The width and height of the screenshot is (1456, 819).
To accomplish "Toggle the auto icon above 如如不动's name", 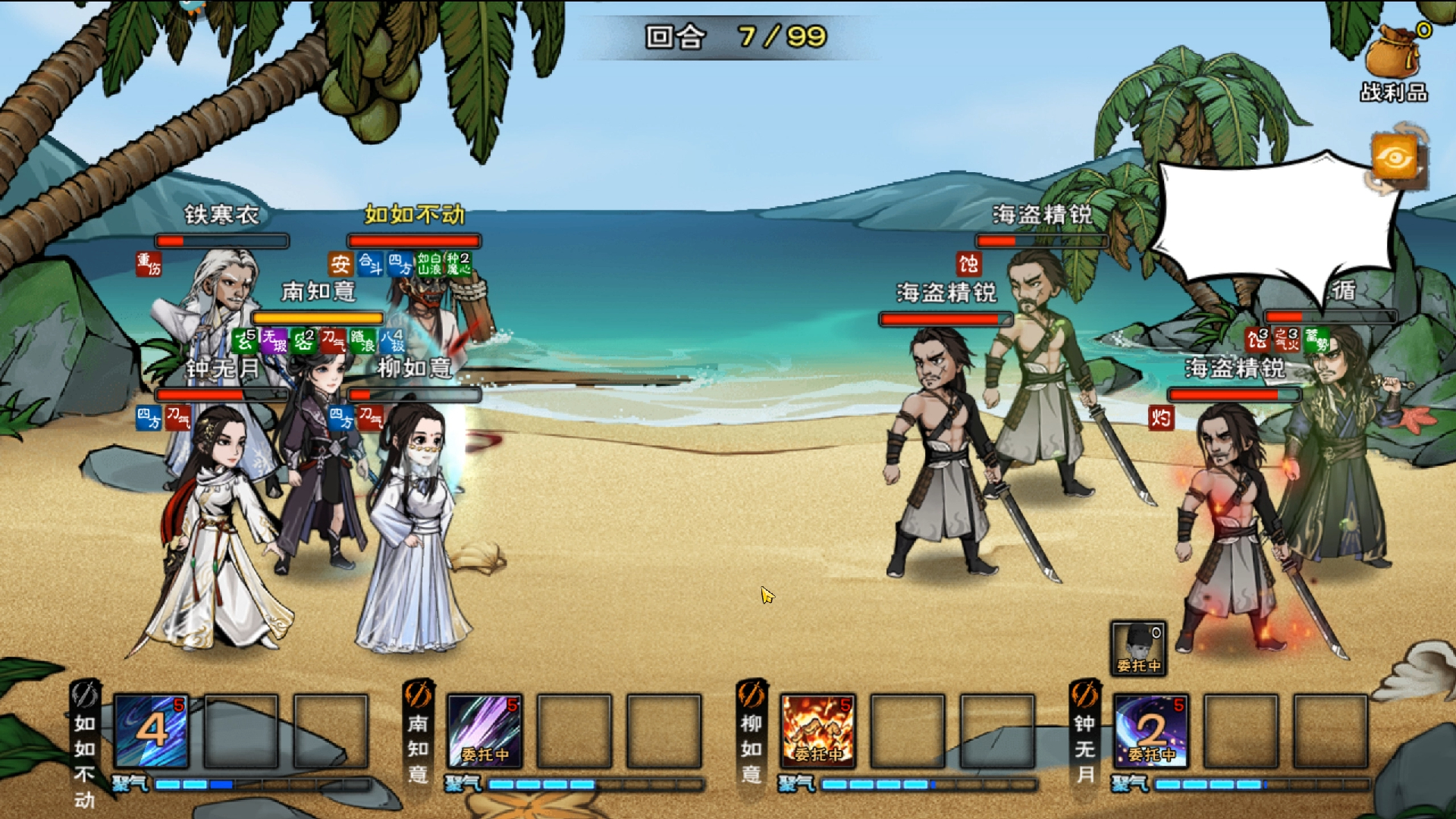I will pos(85,695).
